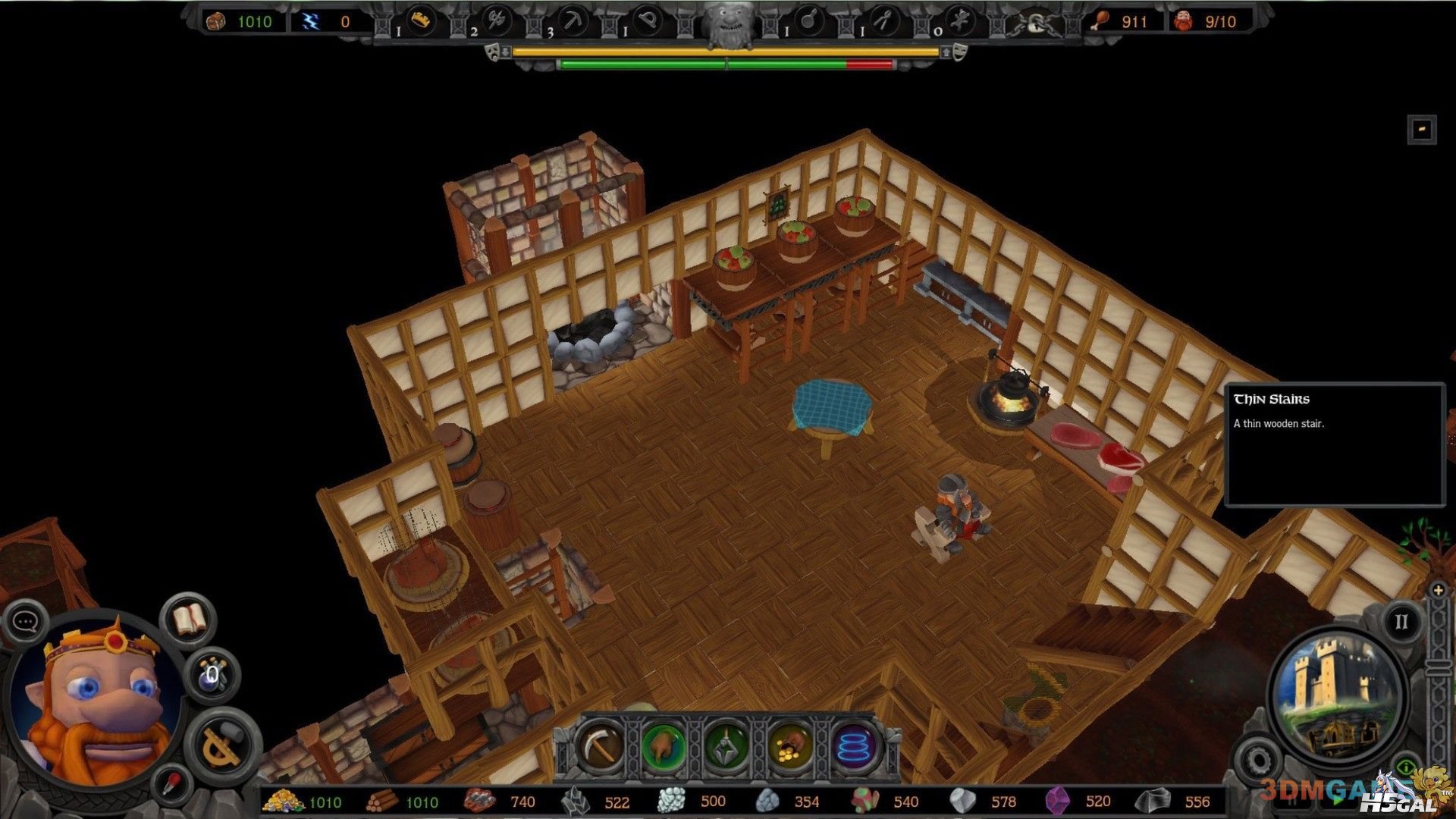Activate the pickaxe mining tool
This screenshot has width=1456, height=819.
coord(600,746)
